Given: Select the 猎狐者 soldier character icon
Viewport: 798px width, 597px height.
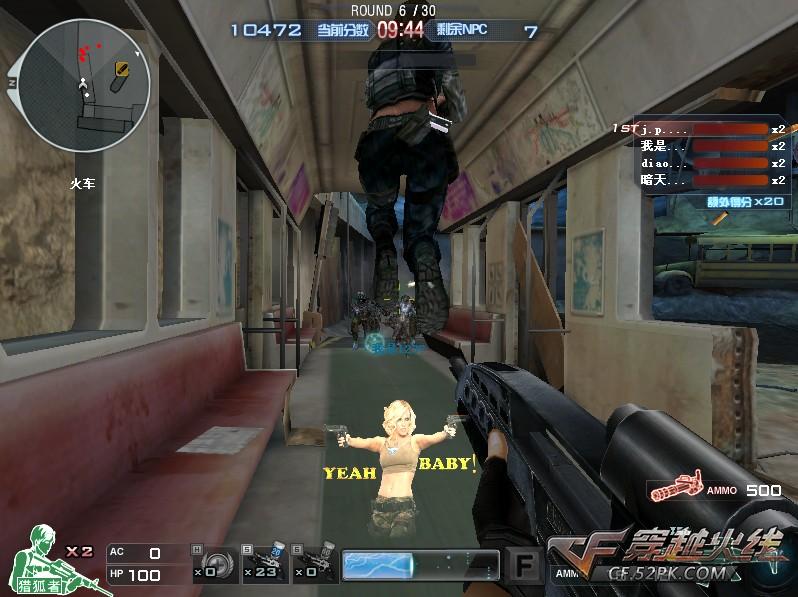Looking at the screenshot, I should click(38, 561).
